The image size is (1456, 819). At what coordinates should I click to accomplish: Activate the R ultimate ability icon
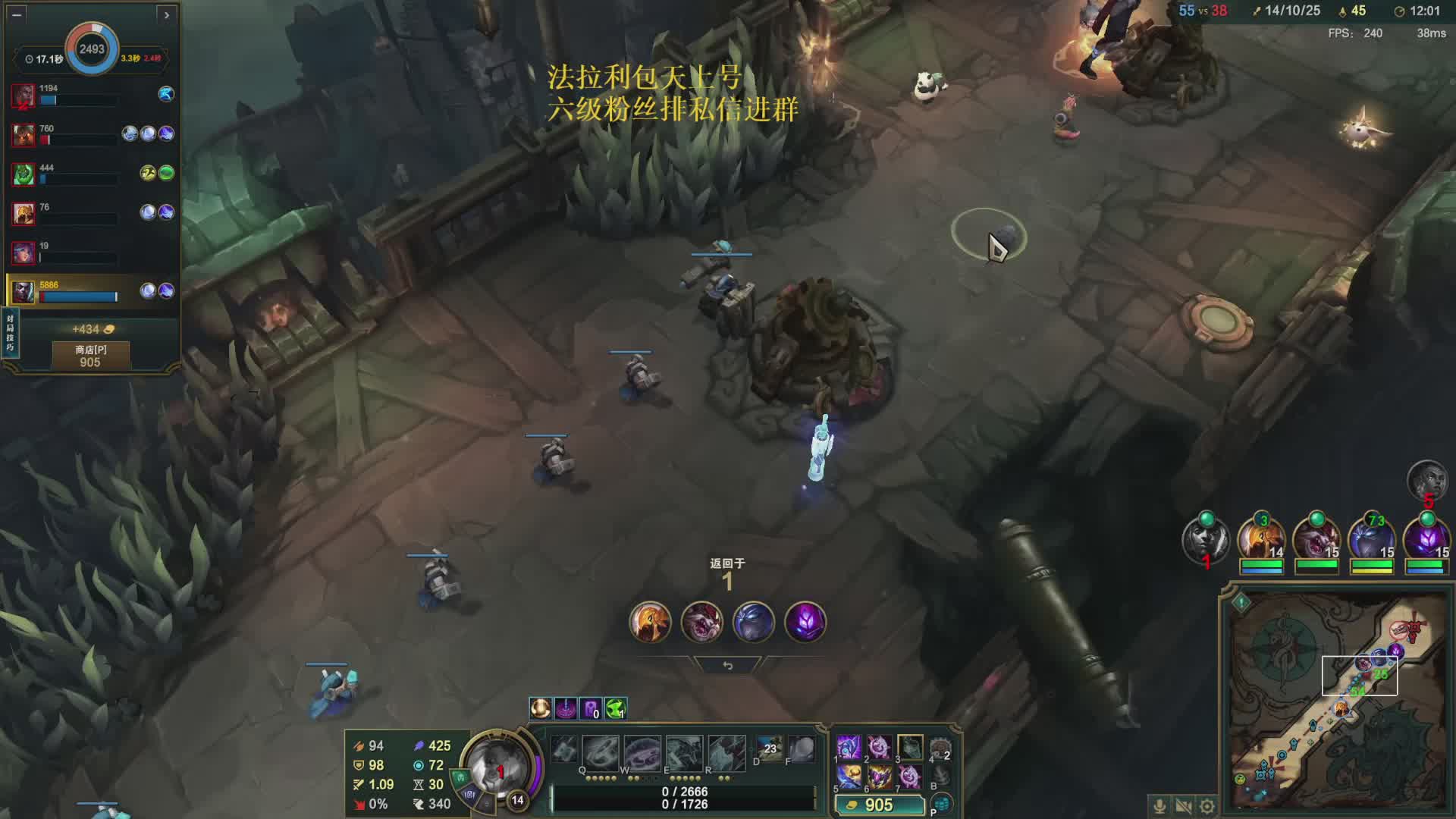726,752
